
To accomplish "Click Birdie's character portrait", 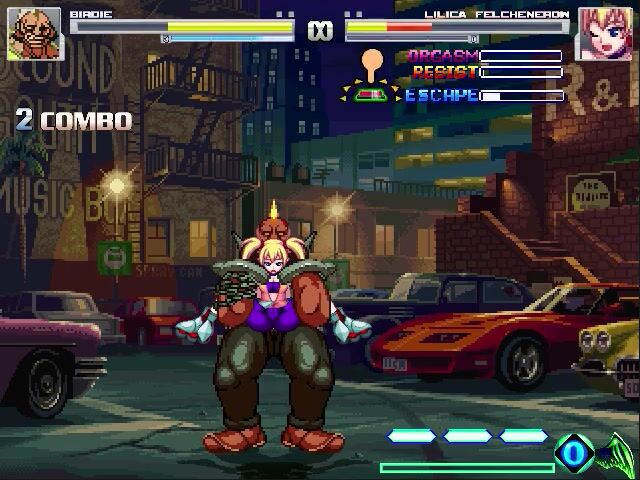I will pyautogui.click(x=34, y=33).
